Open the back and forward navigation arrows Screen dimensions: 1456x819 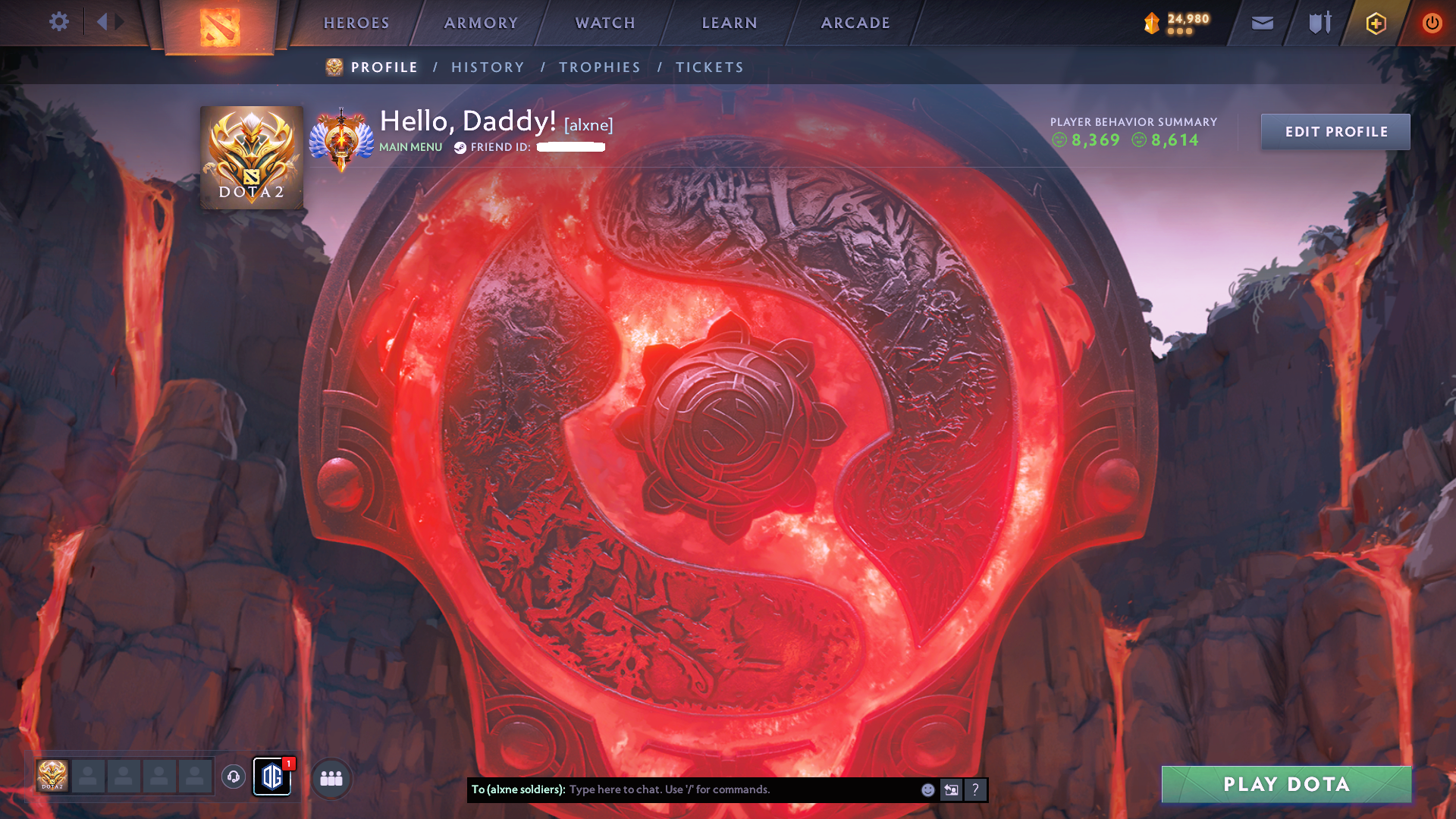point(110,21)
